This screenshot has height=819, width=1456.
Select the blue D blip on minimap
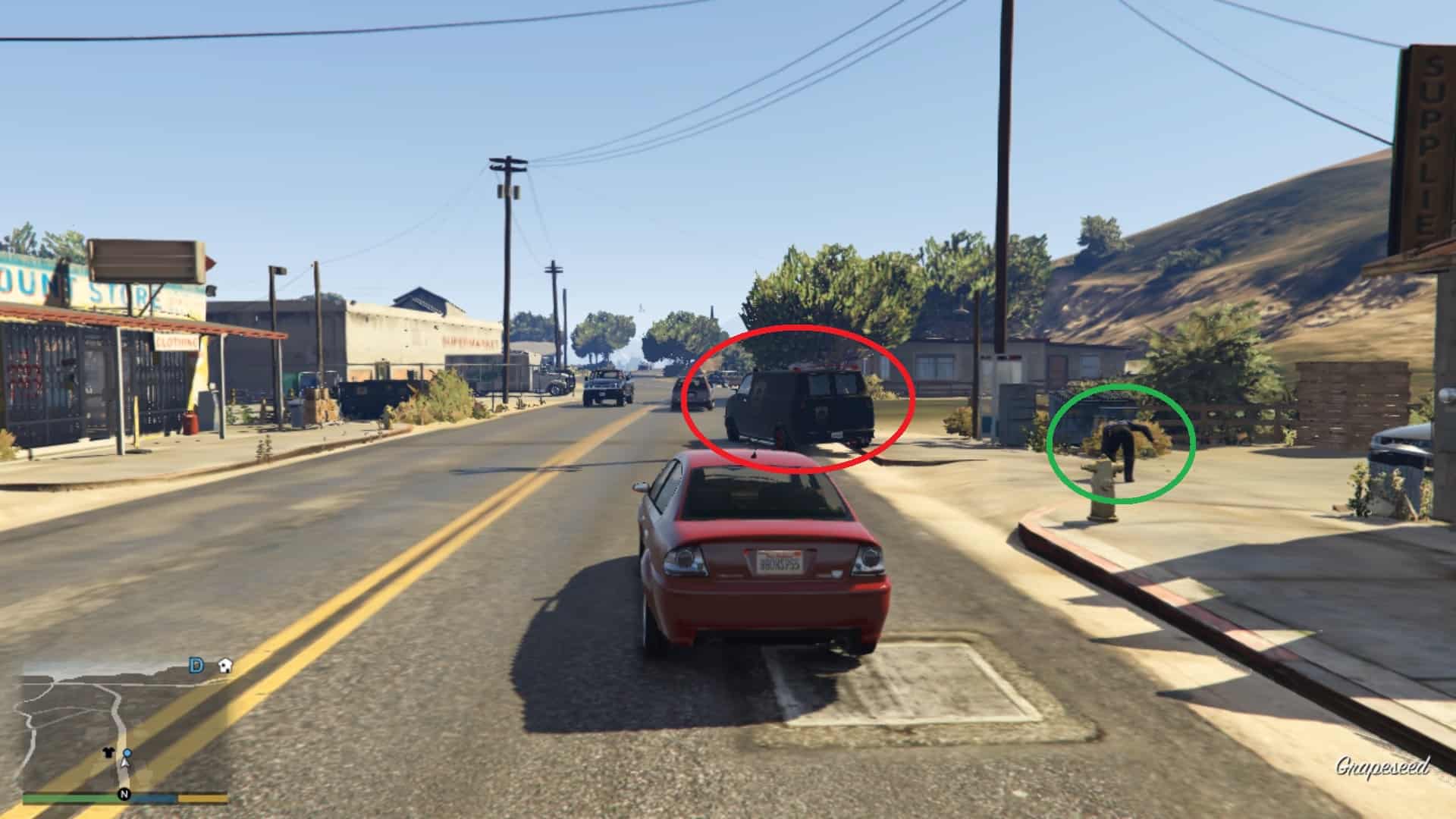196,666
